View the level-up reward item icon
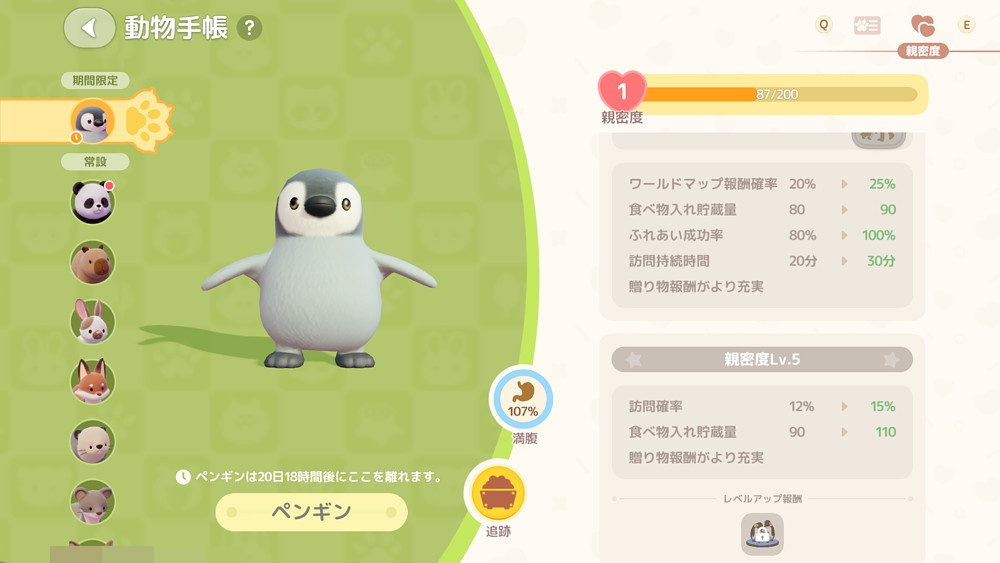This screenshot has width=1000, height=563. 762,534
